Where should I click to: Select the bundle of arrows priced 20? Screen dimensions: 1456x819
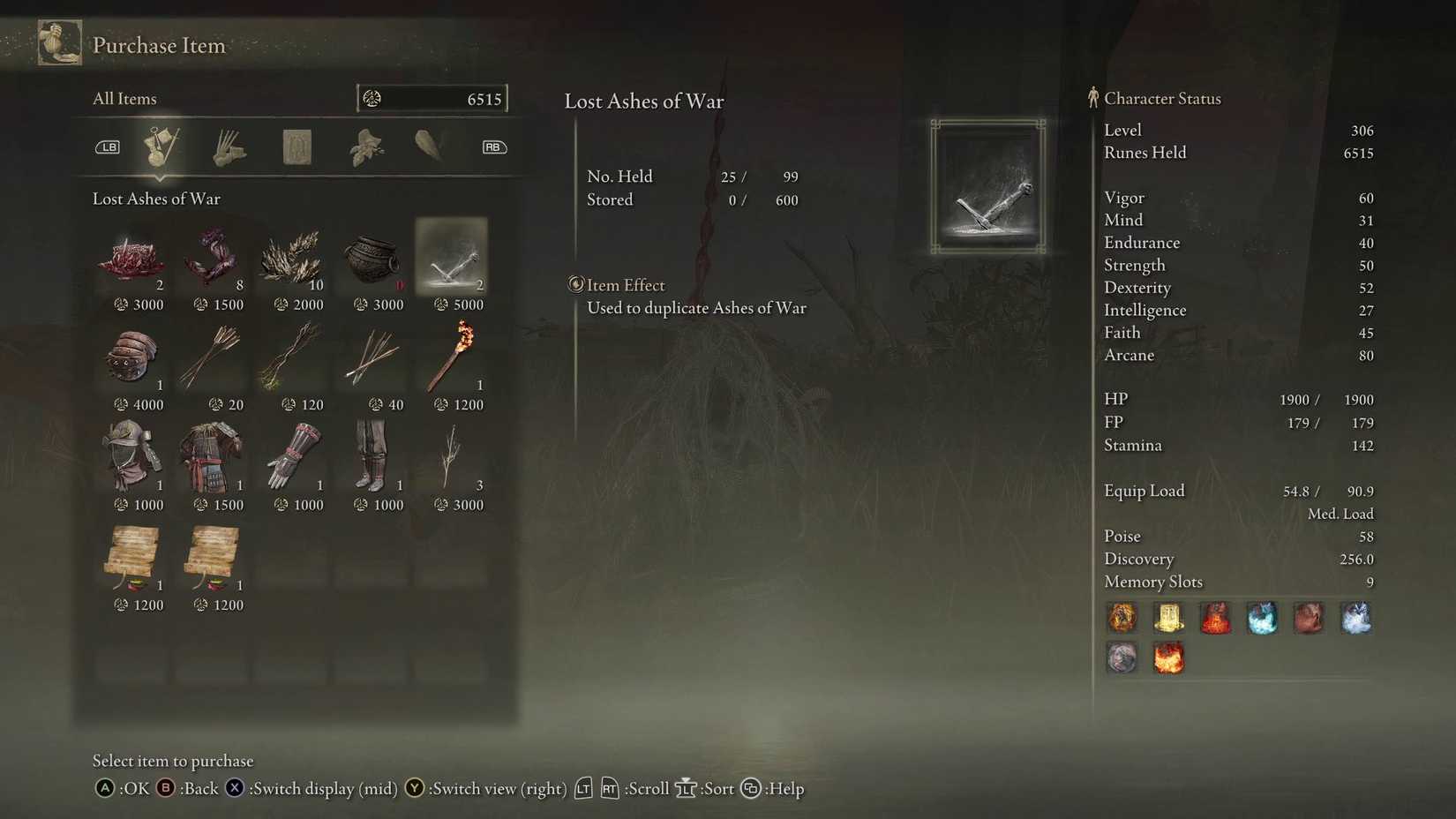pos(212,357)
